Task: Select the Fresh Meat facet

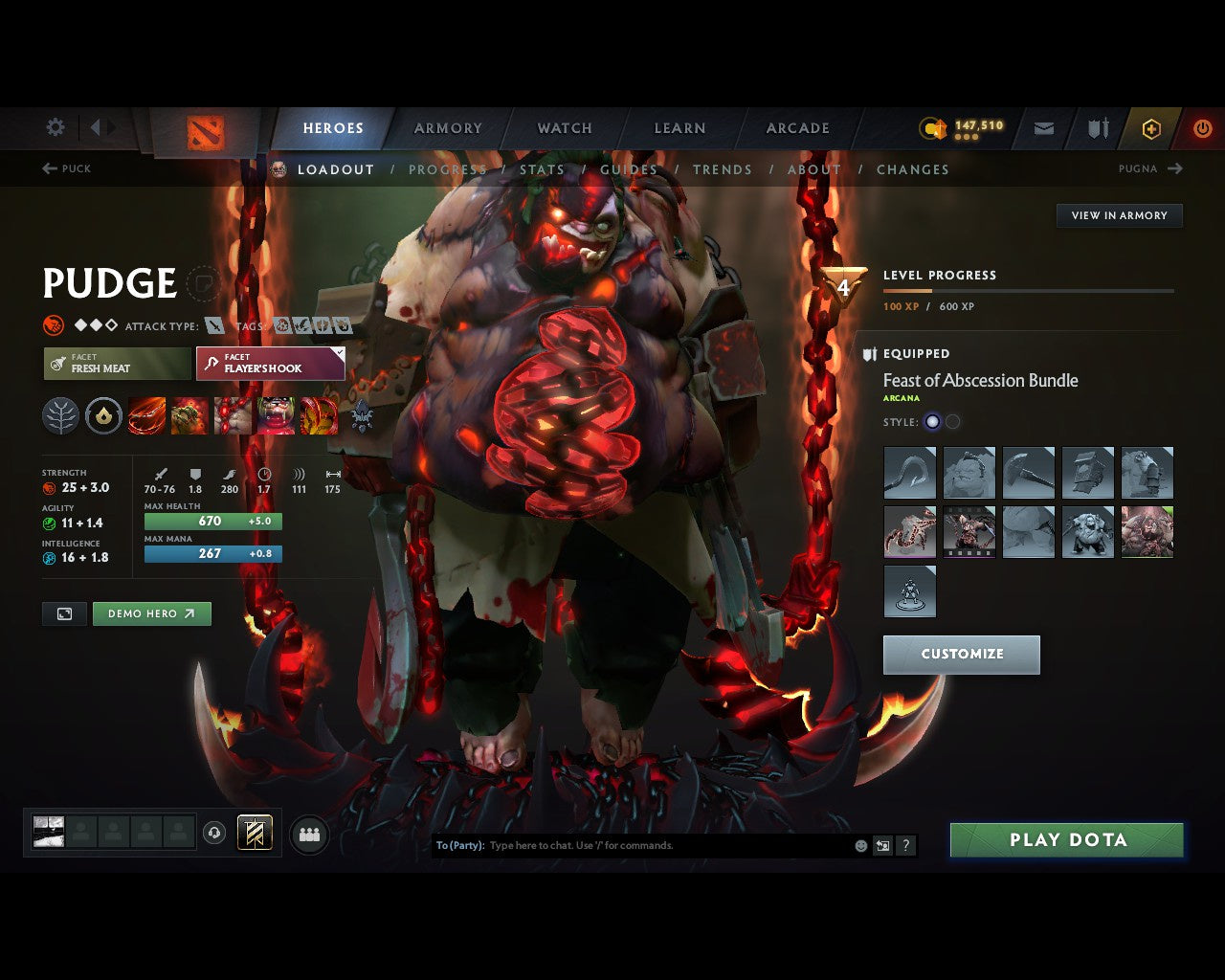Action: [x=117, y=364]
